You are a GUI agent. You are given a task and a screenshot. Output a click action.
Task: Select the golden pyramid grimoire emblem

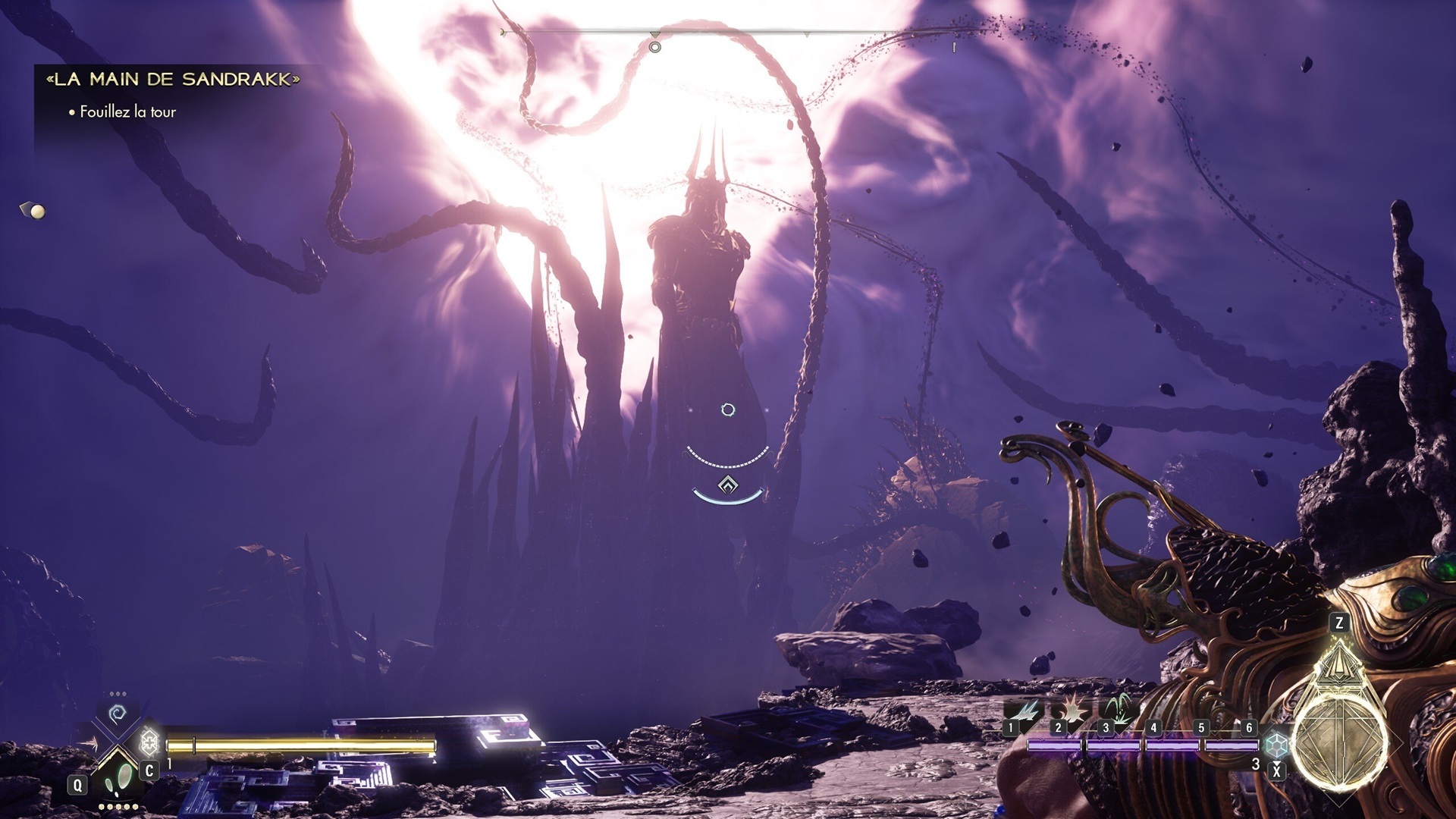[1338, 664]
